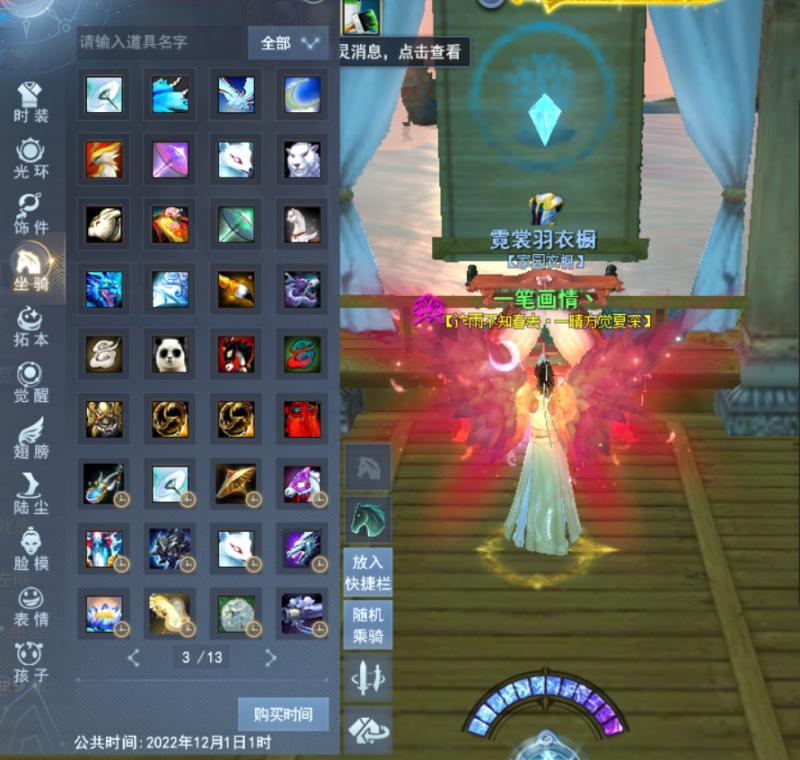Open the 翅膀 wings category
The image size is (800, 760).
coord(31,439)
